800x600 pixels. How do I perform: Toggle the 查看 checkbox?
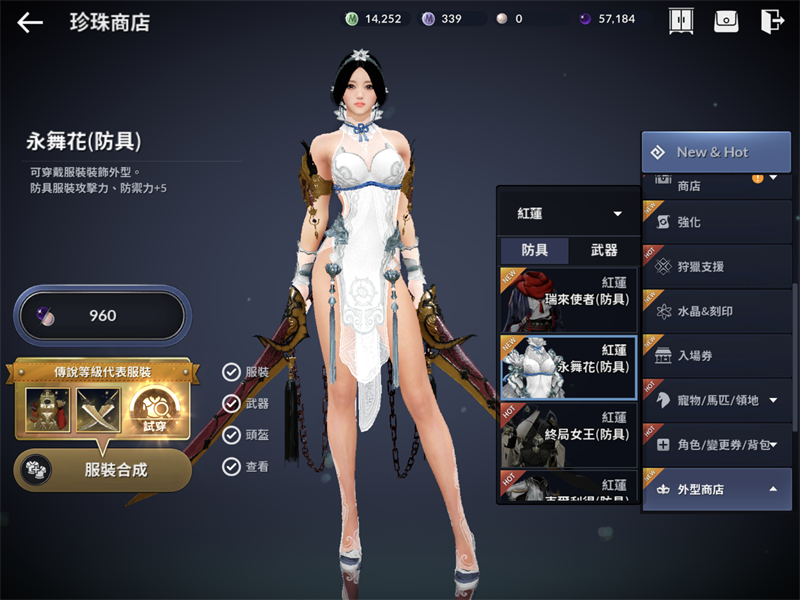pos(232,465)
